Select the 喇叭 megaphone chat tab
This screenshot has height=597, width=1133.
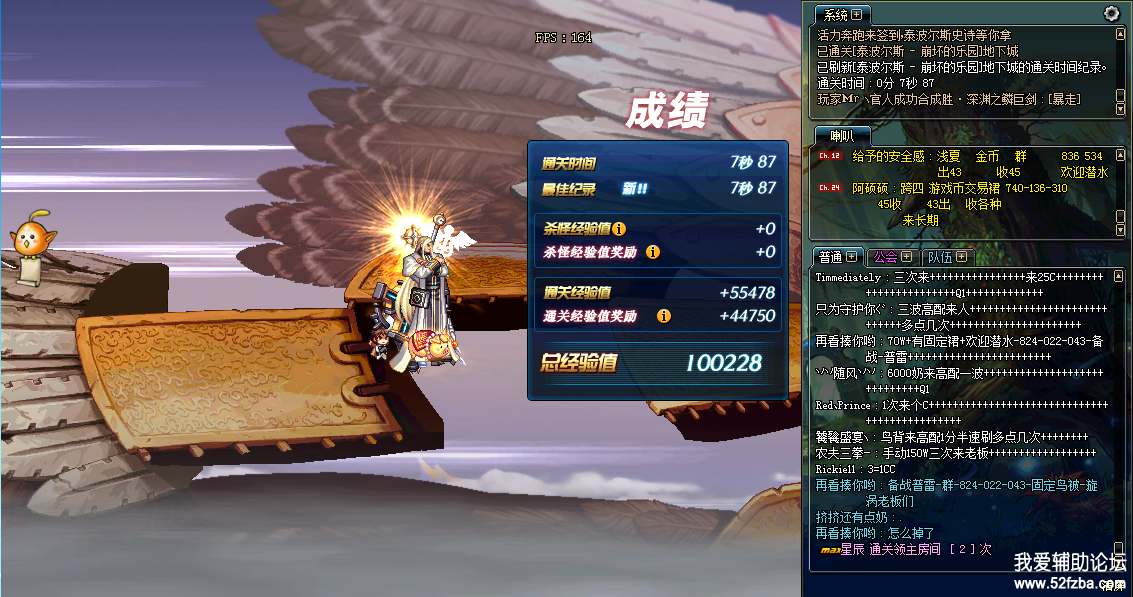coord(842,136)
